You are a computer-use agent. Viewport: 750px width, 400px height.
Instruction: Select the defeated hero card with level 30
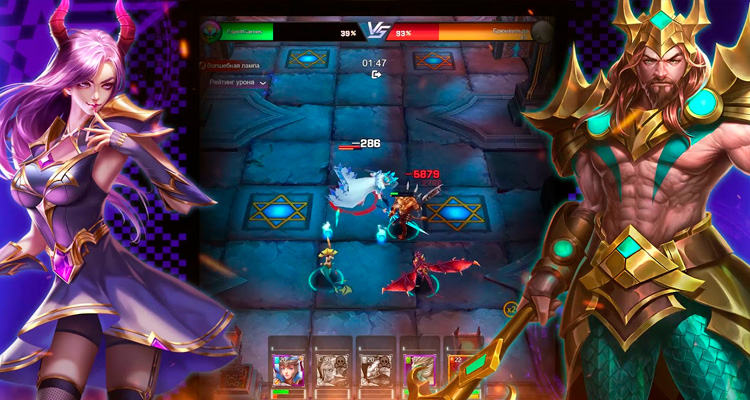pyautogui.click(x=330, y=371)
